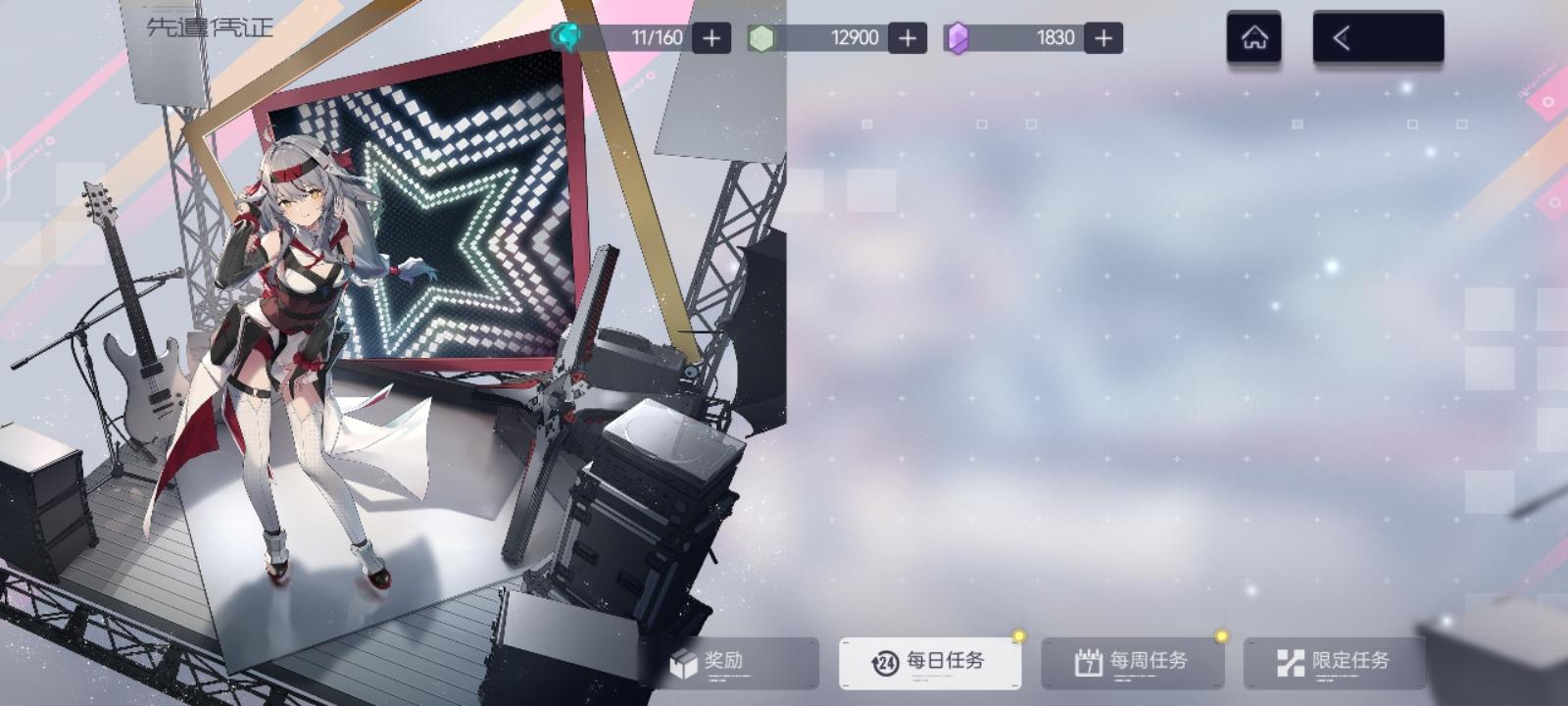Tap the 24-hour clock icon on 每日任务
1568x706 pixels.
(x=887, y=661)
